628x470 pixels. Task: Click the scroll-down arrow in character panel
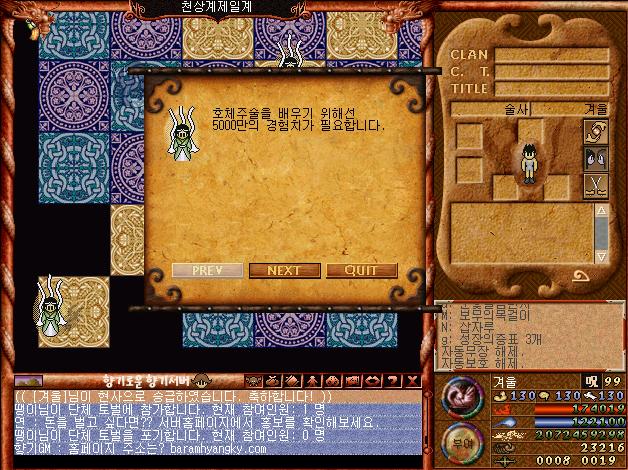[x=600, y=256]
